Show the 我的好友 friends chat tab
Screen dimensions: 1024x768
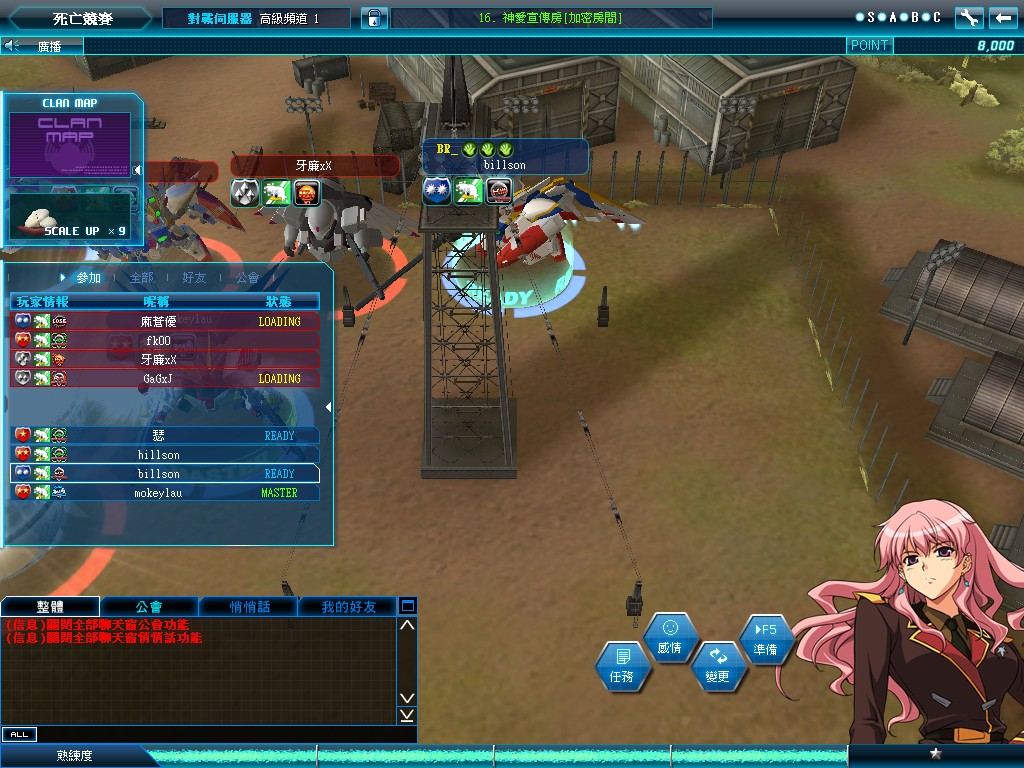pyautogui.click(x=348, y=606)
